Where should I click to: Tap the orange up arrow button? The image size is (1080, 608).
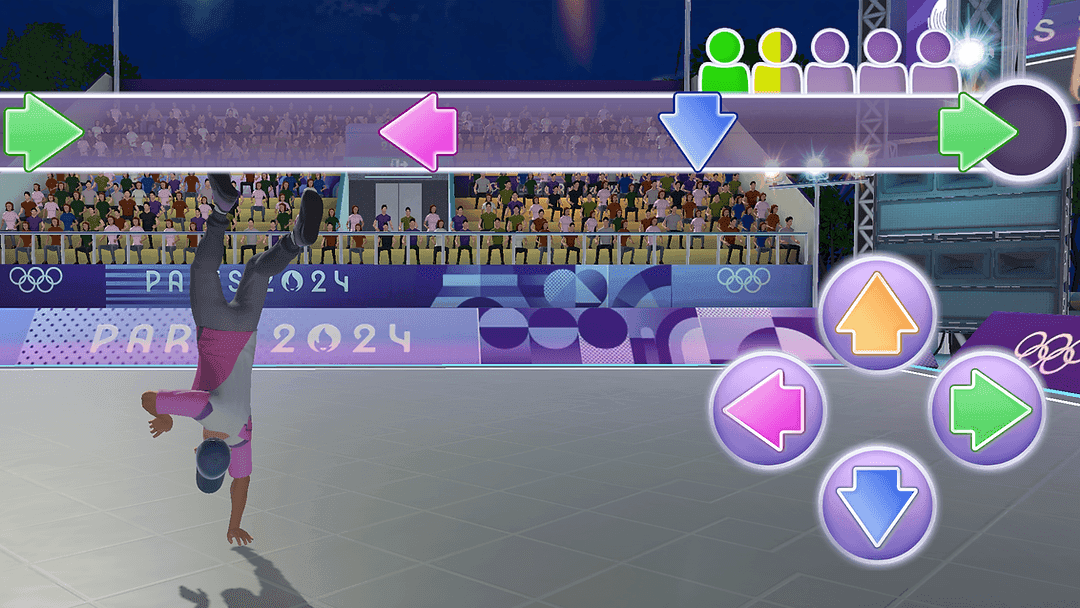coord(876,313)
